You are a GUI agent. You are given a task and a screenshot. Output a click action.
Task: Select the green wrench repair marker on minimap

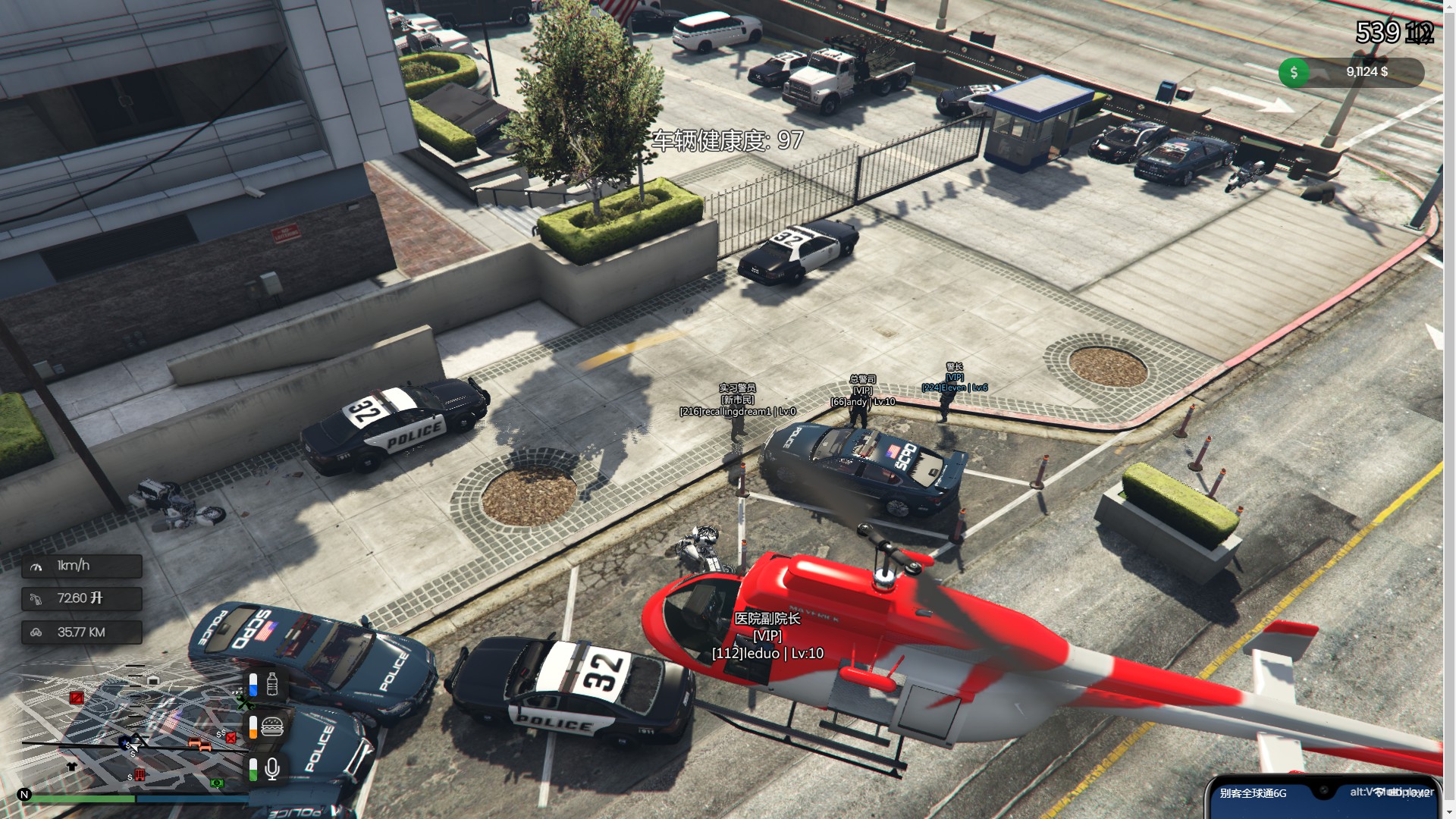coord(244,704)
